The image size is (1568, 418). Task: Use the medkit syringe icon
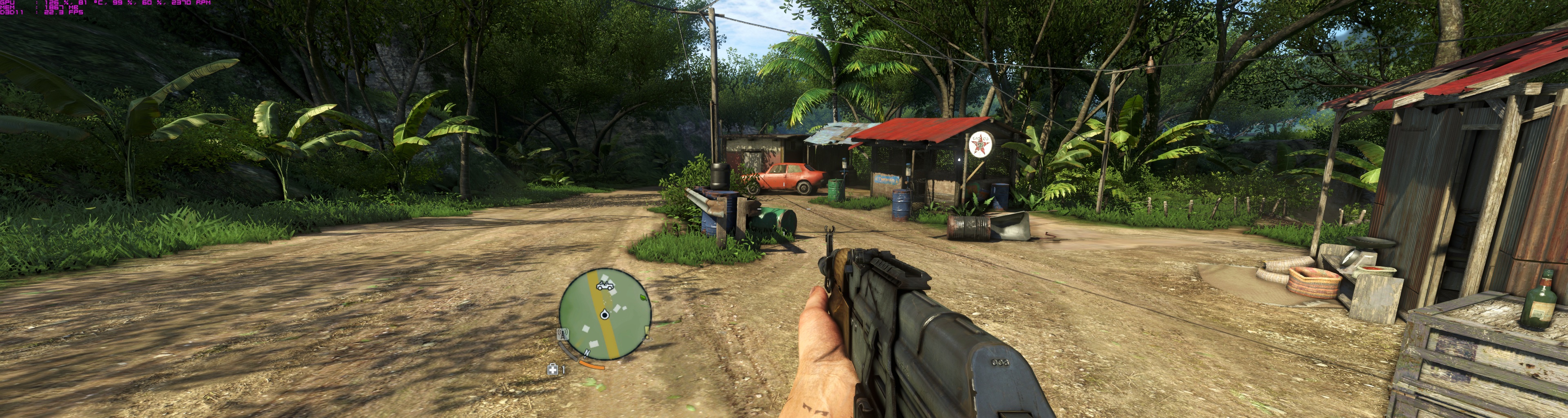pos(552,369)
